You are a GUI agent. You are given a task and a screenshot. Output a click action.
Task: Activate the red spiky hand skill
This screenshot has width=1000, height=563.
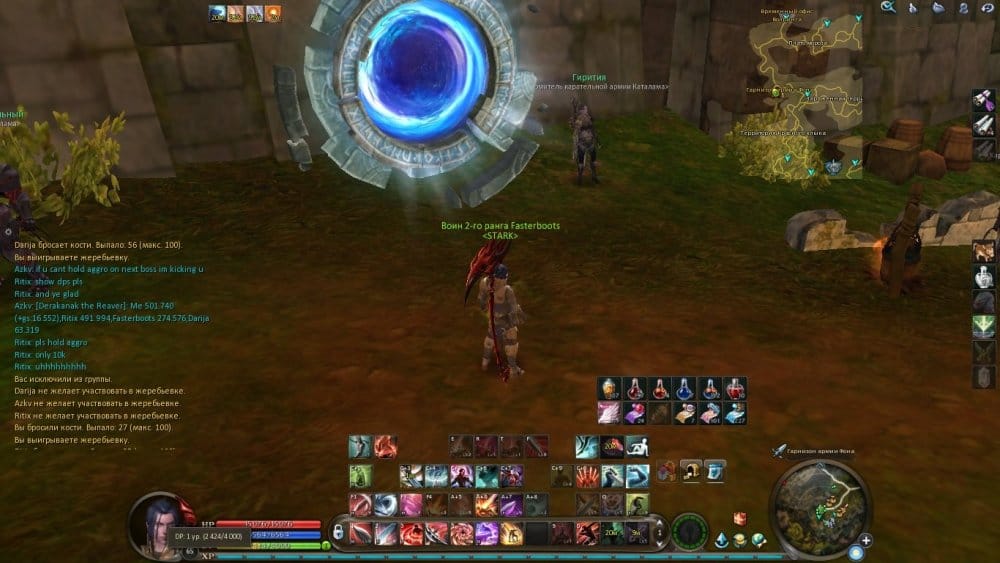(x=587, y=475)
